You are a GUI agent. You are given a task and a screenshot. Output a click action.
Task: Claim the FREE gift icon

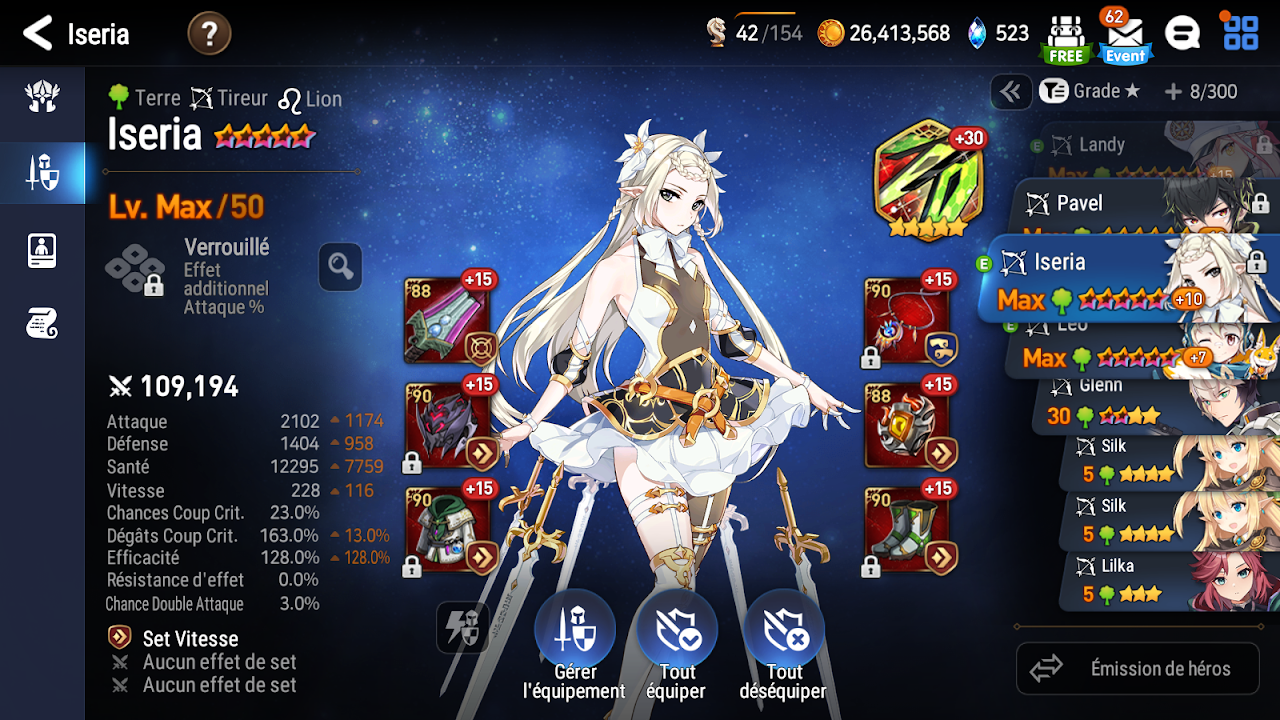[1065, 36]
